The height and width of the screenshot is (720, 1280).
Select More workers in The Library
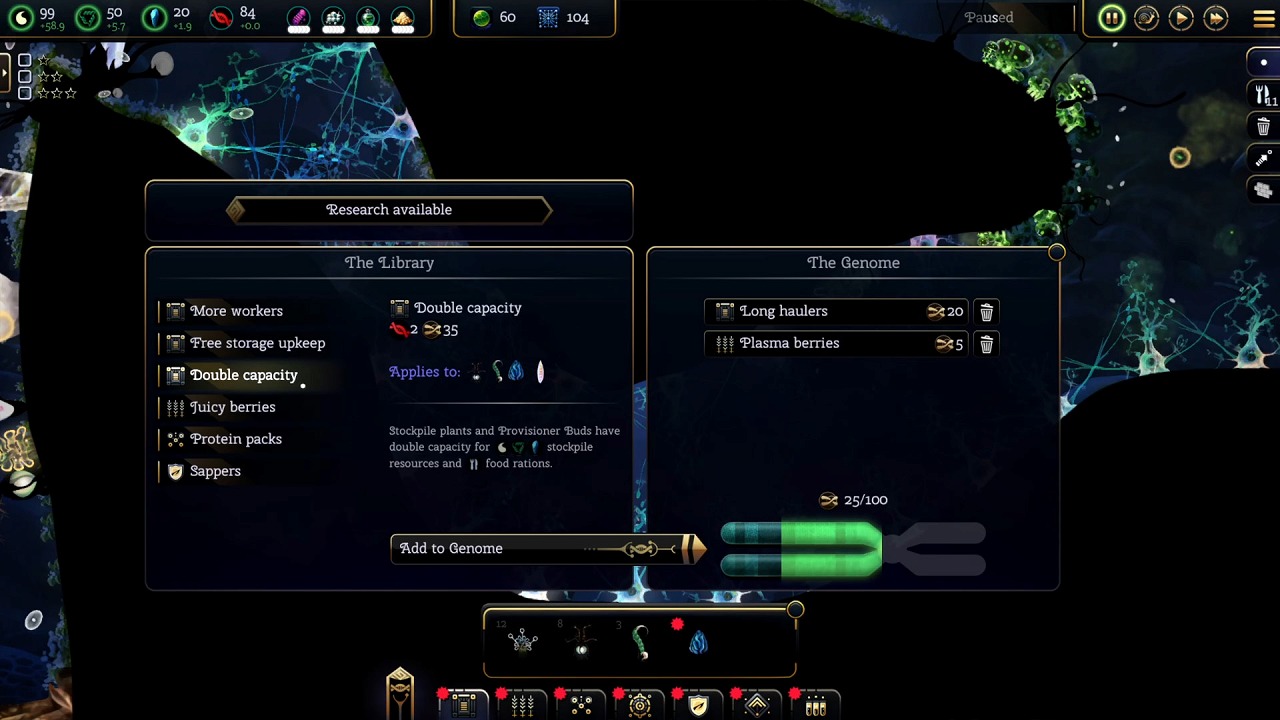click(x=236, y=311)
